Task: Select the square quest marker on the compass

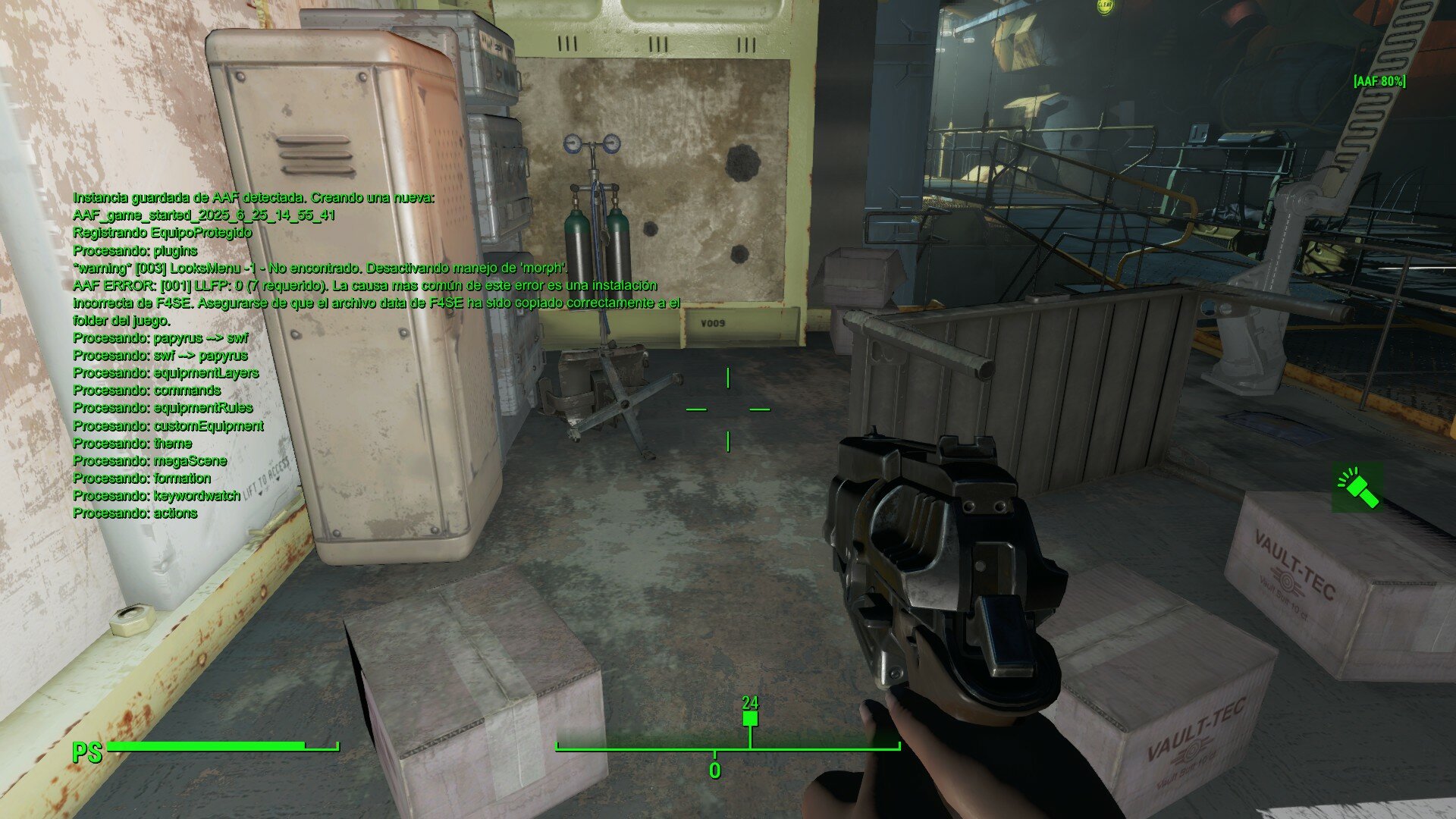Action: (750, 718)
